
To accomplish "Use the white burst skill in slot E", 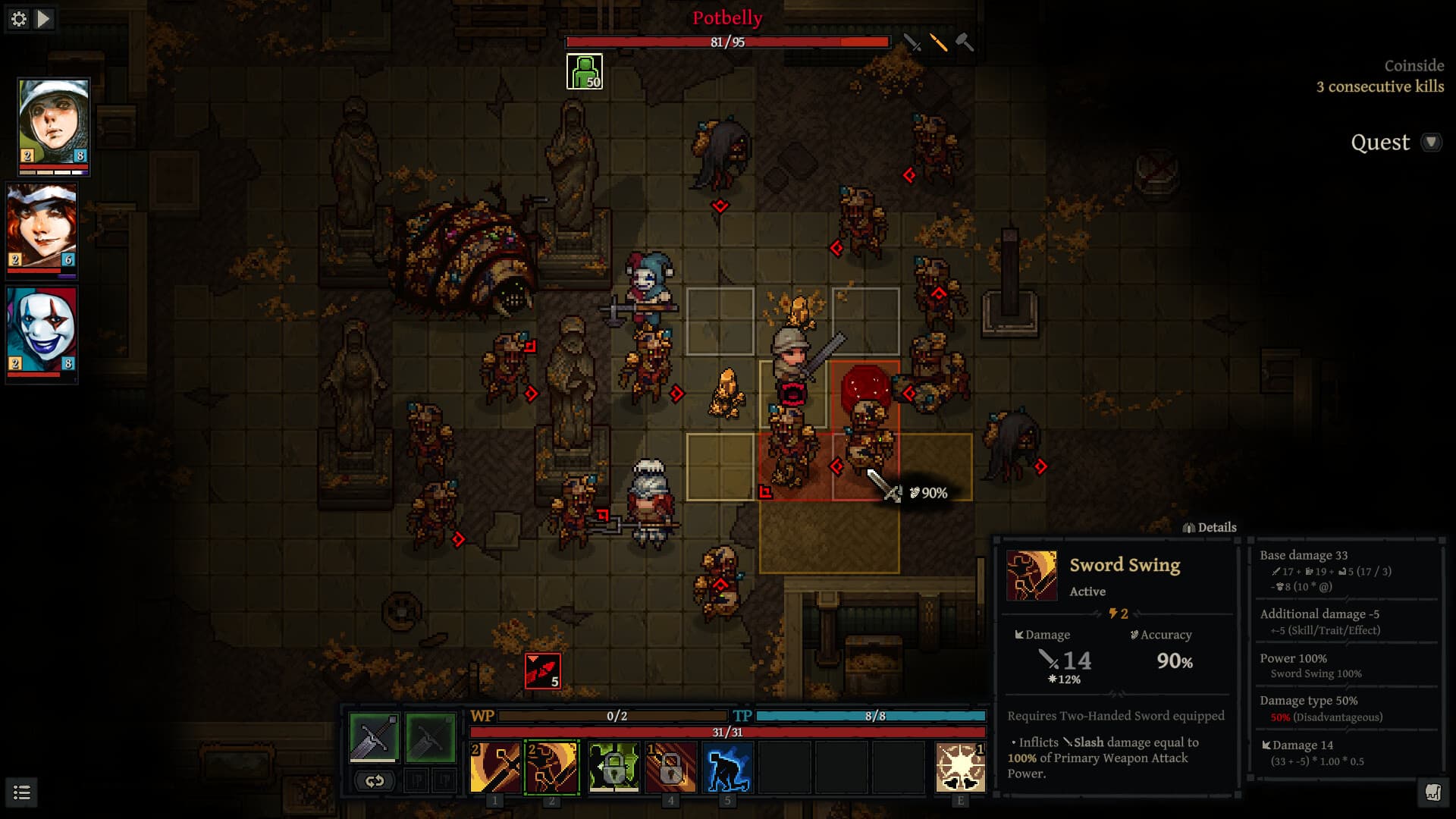I will [x=960, y=767].
